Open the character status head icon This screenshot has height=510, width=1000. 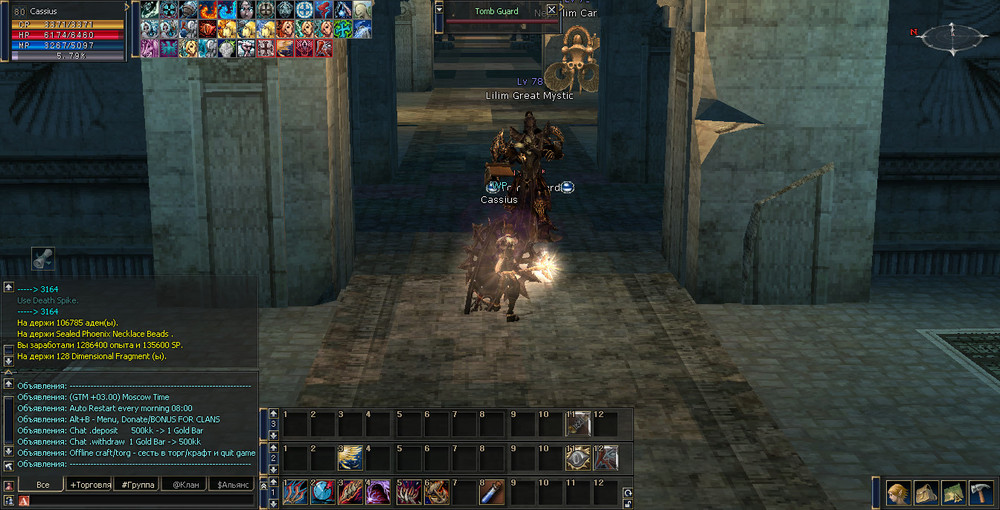[900, 493]
